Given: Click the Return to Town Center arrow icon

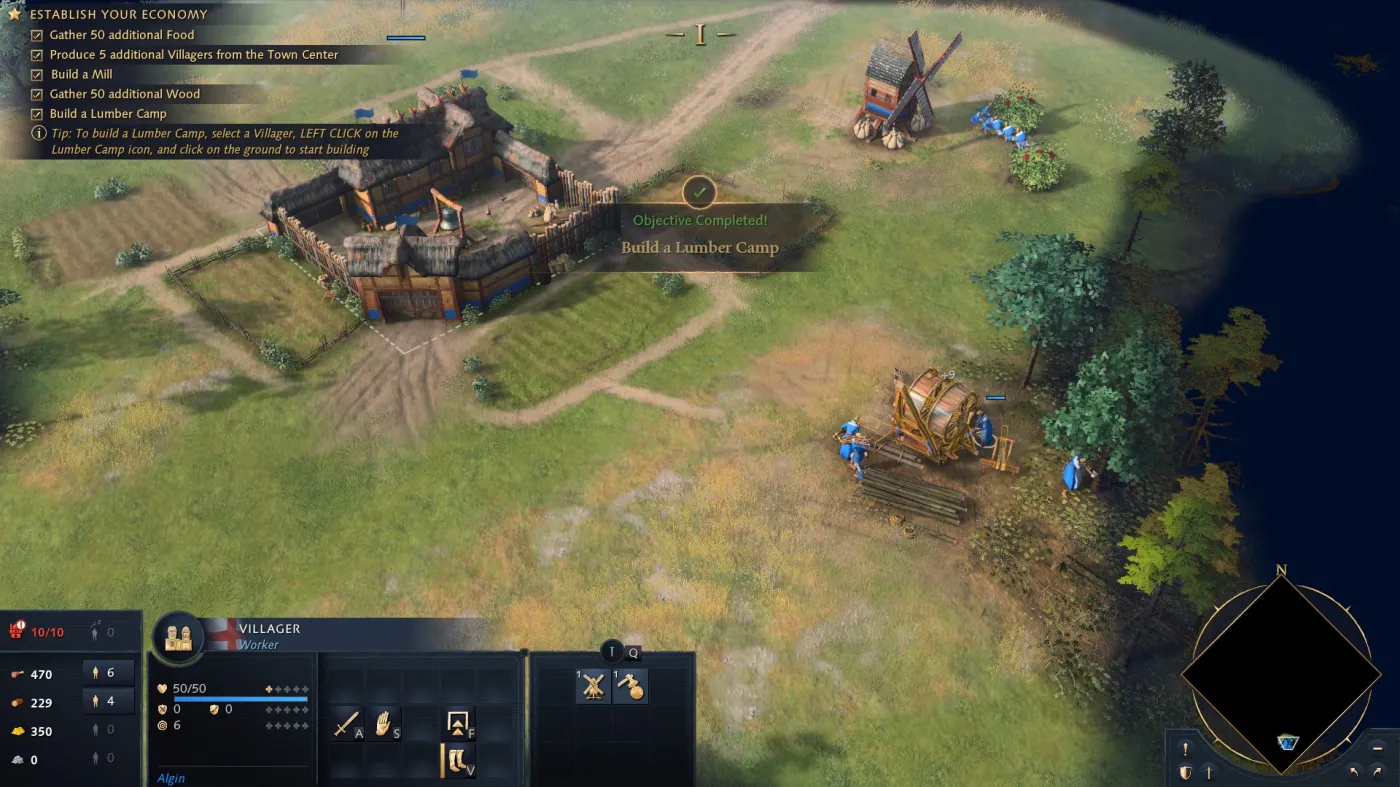Looking at the screenshot, I should point(458,722).
